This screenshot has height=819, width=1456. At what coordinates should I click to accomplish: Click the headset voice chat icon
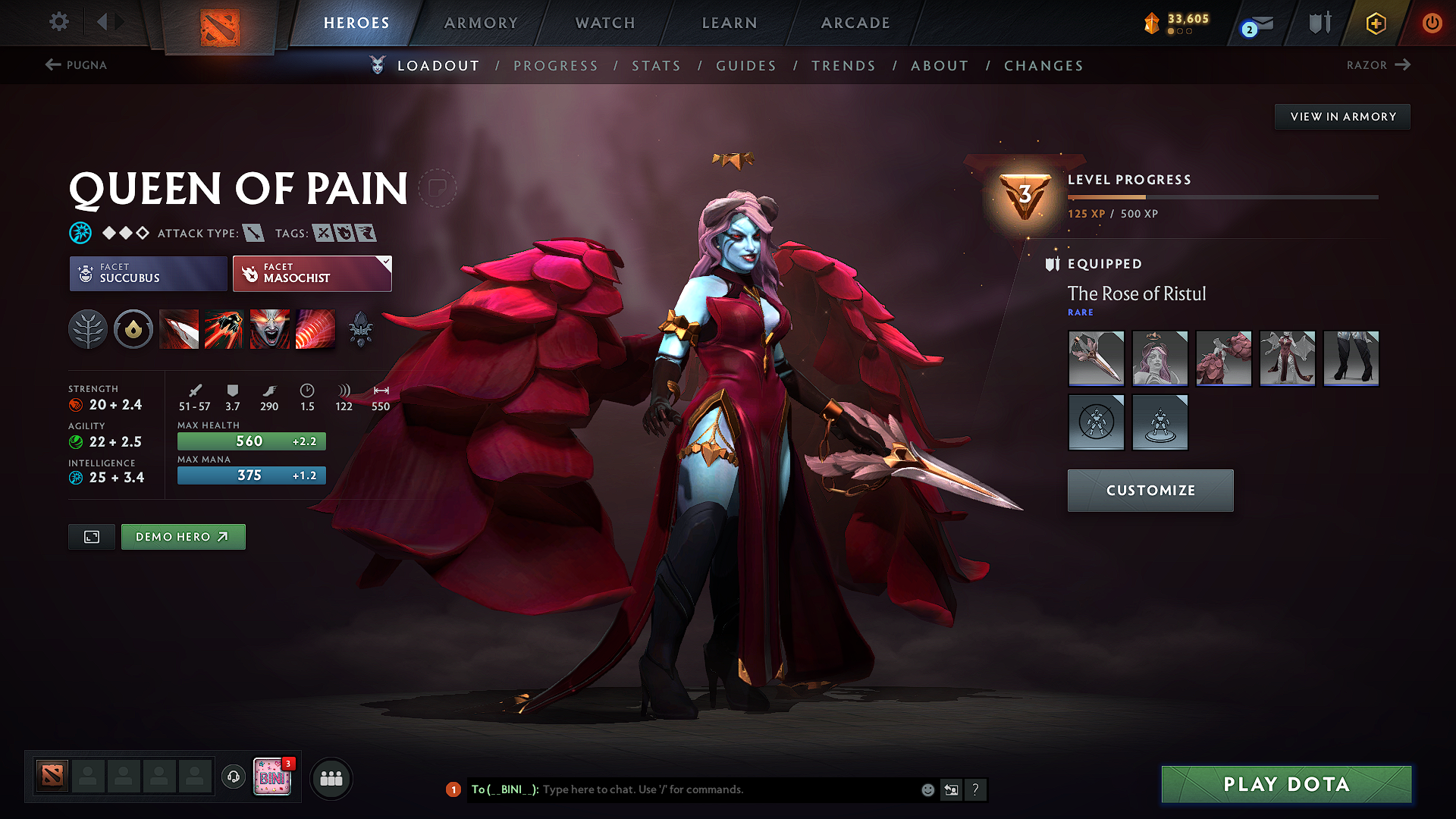(233, 778)
